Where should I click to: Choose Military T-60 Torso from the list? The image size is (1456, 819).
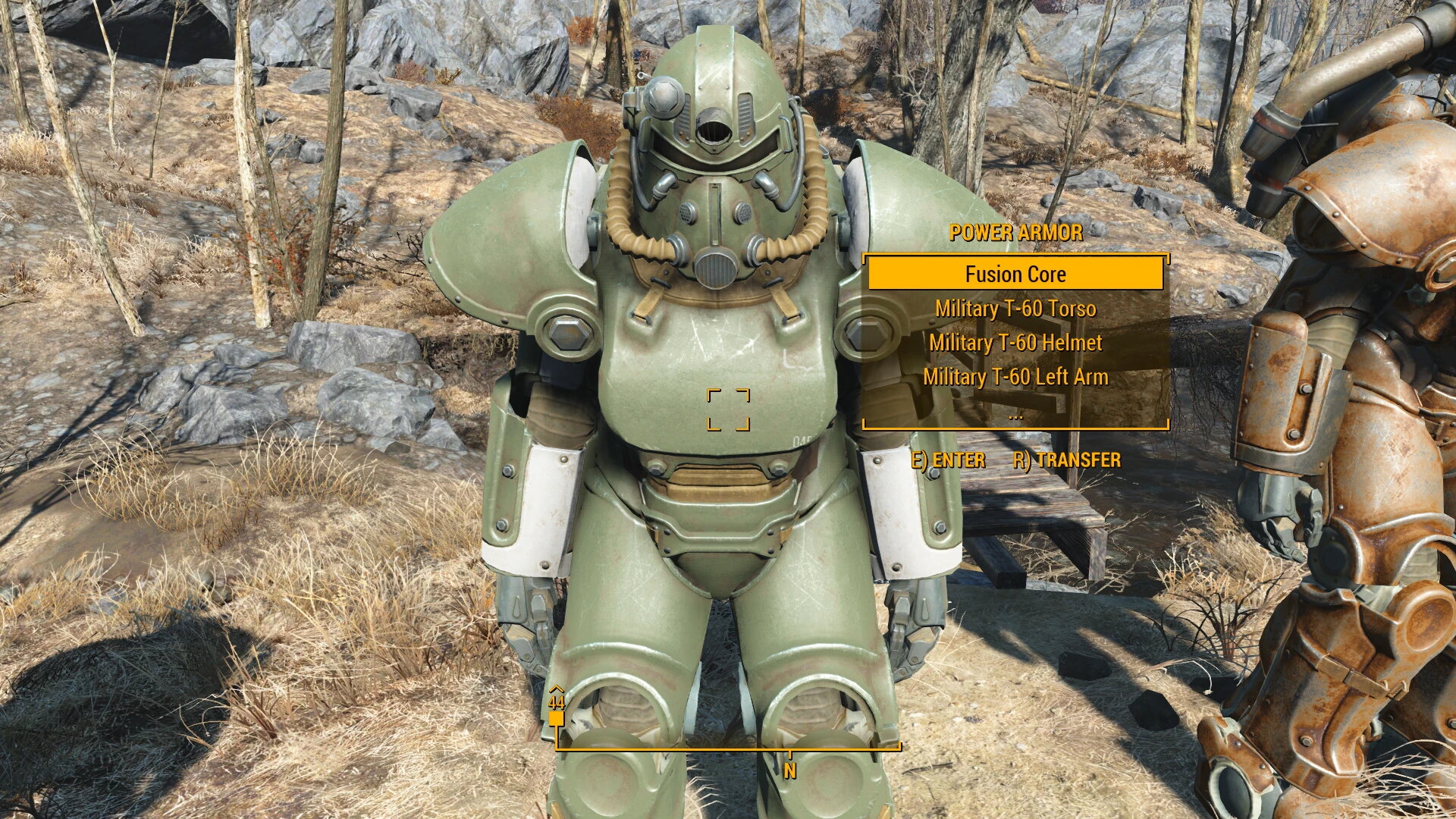(1016, 309)
